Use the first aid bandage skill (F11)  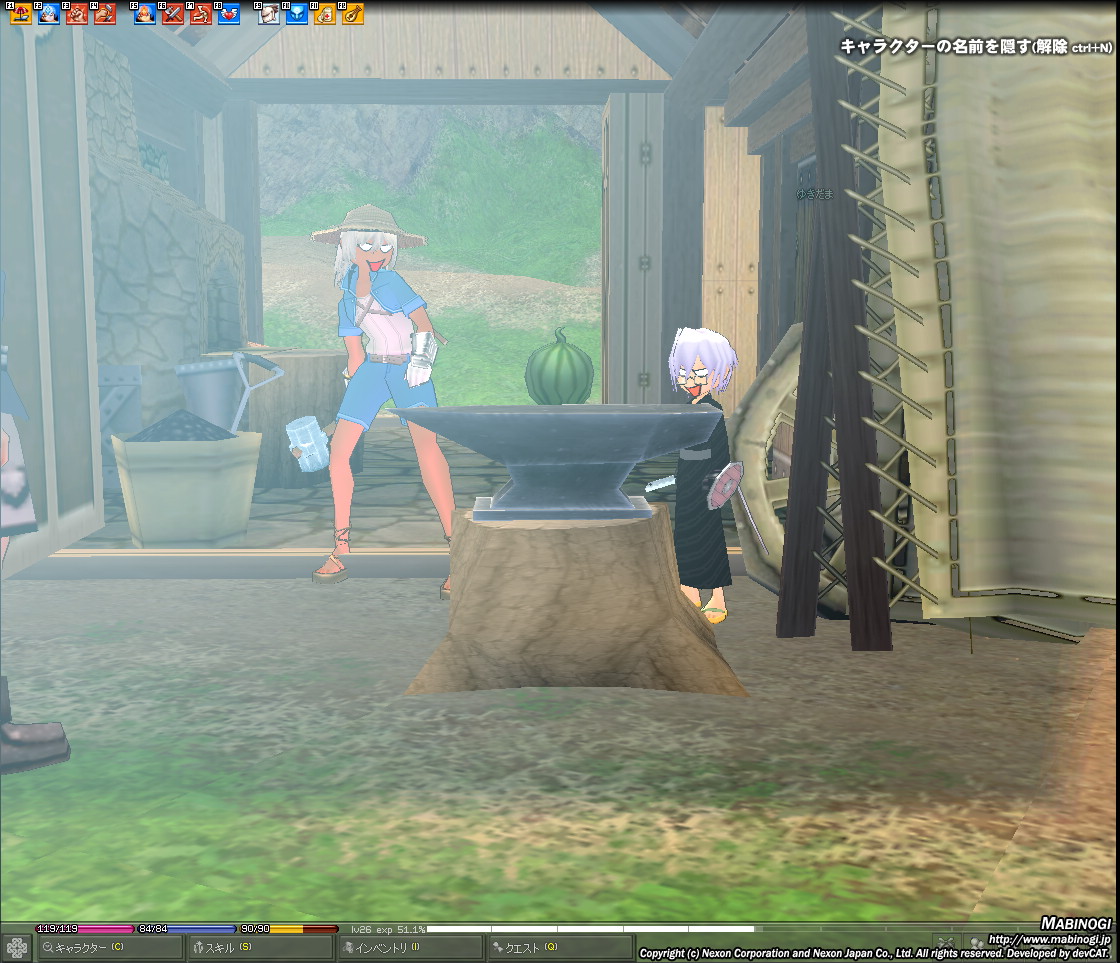(x=325, y=14)
